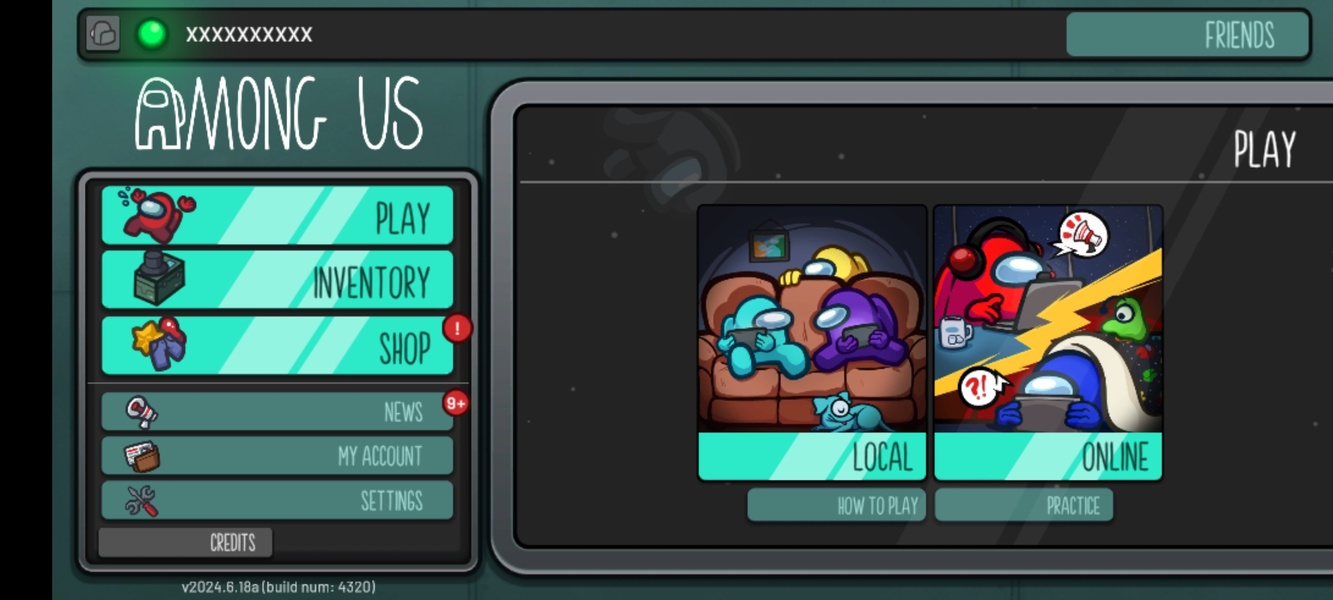Select the Online play tile
This screenshot has width=1333, height=600.
click(x=1047, y=343)
